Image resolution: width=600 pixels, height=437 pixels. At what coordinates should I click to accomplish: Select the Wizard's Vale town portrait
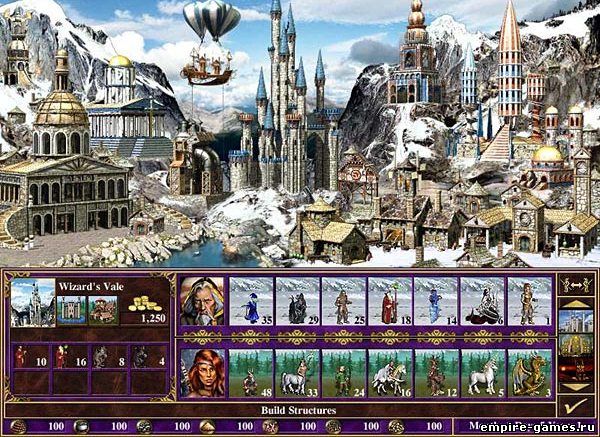tap(33, 301)
